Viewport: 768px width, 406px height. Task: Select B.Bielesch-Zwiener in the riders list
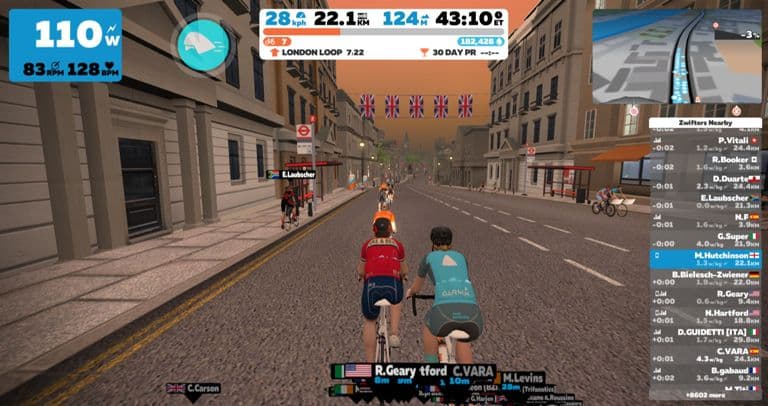[x=705, y=277]
